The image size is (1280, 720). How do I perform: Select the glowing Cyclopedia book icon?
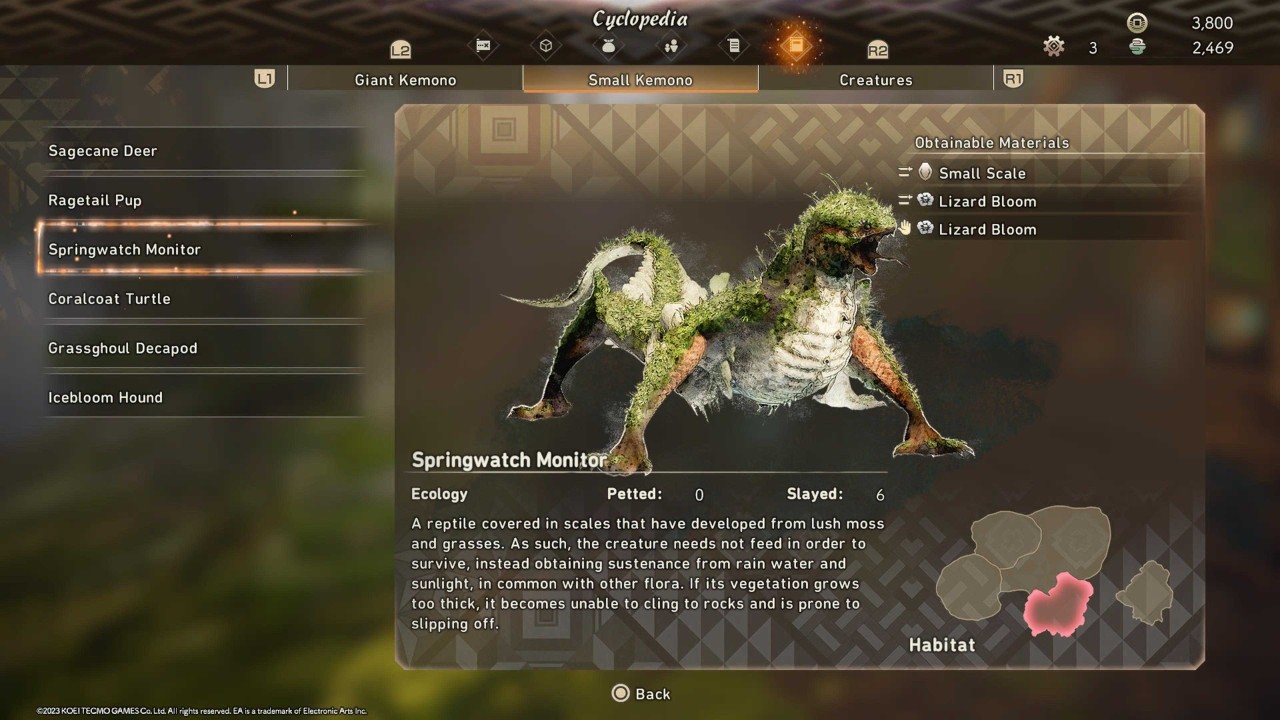click(x=796, y=45)
